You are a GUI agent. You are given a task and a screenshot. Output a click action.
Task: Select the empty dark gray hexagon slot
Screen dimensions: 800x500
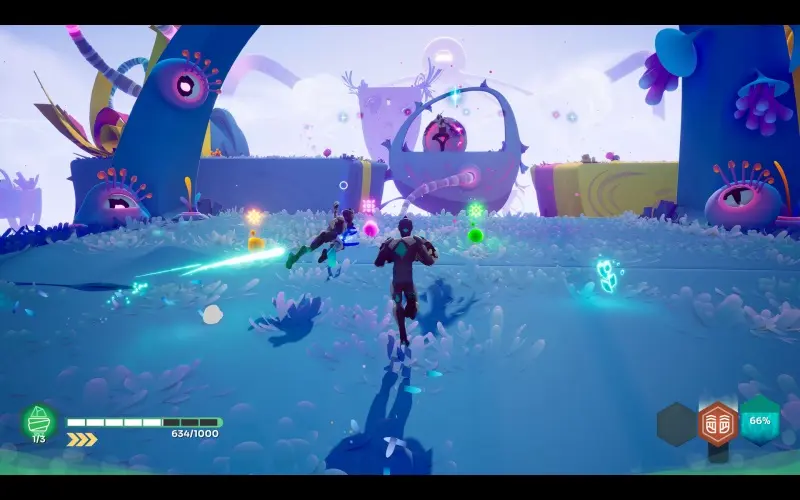tap(676, 424)
